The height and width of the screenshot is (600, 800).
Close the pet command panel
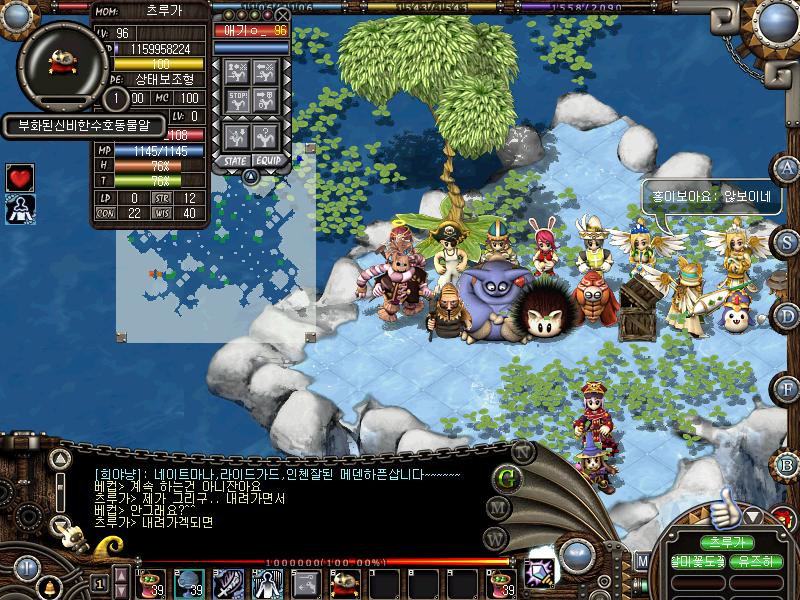click(283, 16)
